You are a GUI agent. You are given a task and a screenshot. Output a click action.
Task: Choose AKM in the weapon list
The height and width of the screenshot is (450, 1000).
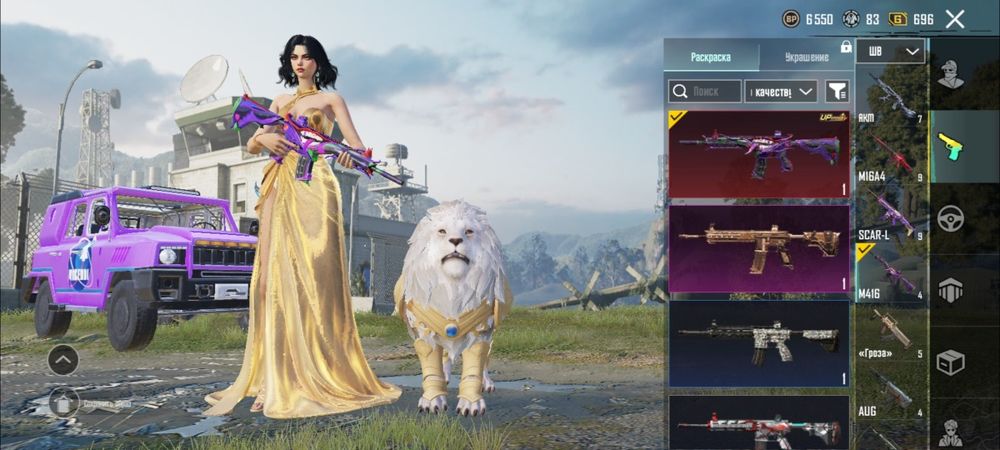point(890,98)
